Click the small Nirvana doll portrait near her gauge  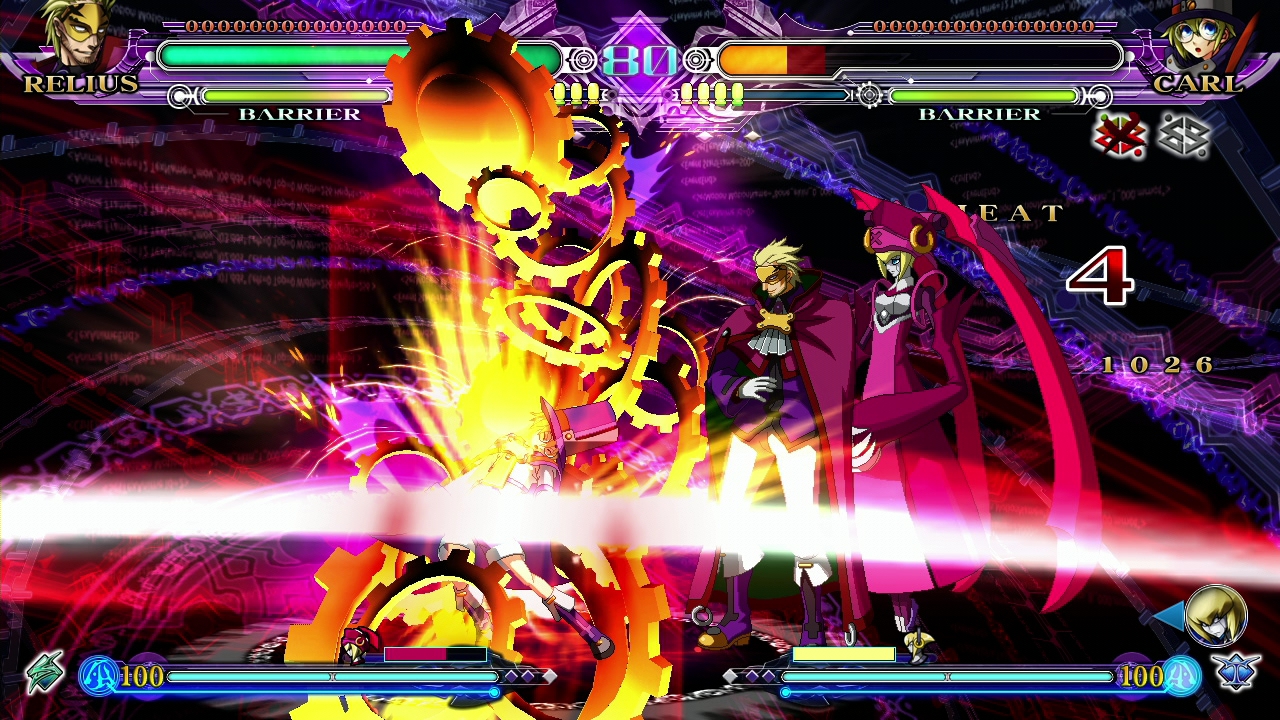[355, 645]
